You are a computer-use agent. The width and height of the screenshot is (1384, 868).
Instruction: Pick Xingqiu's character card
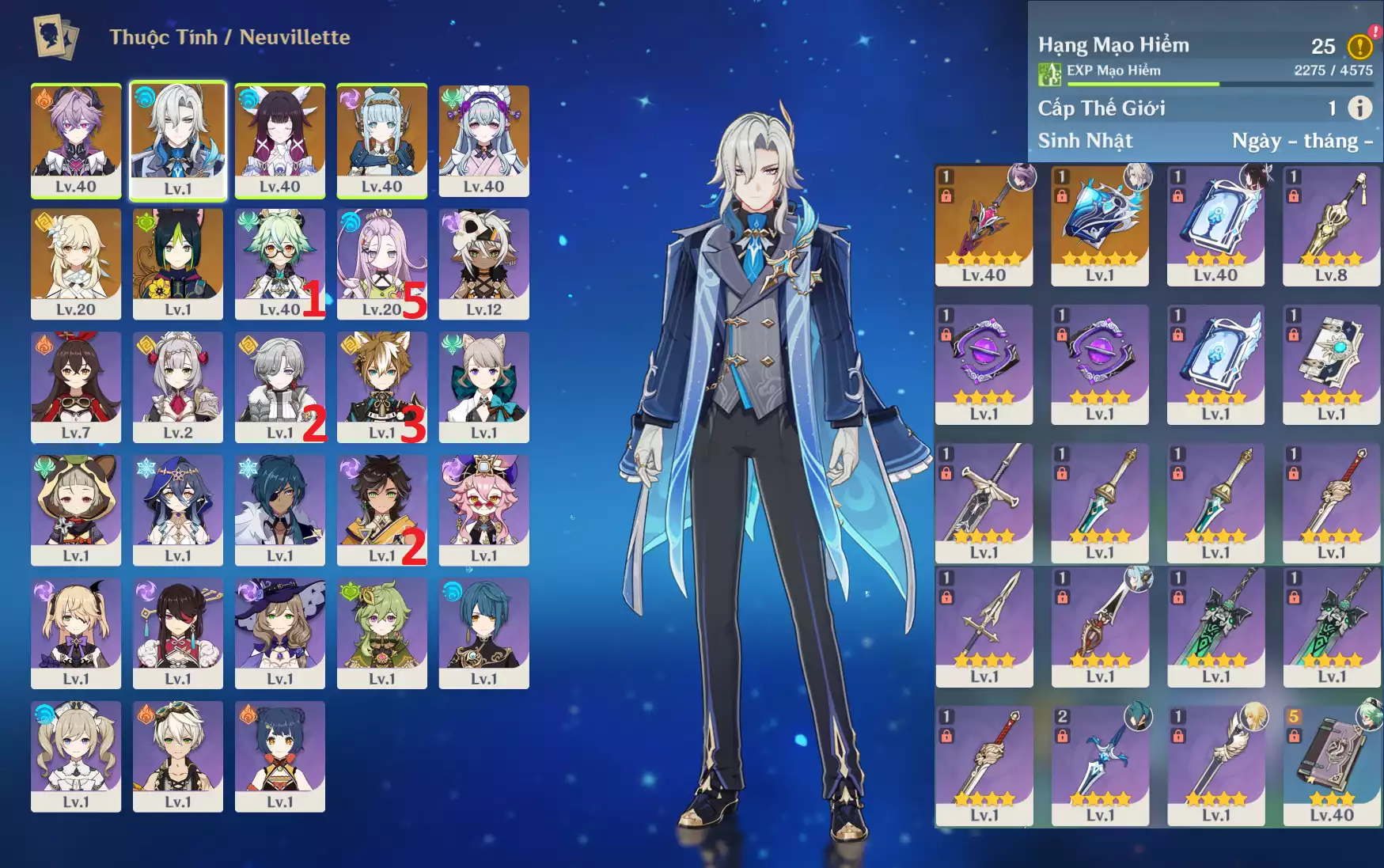[483, 632]
